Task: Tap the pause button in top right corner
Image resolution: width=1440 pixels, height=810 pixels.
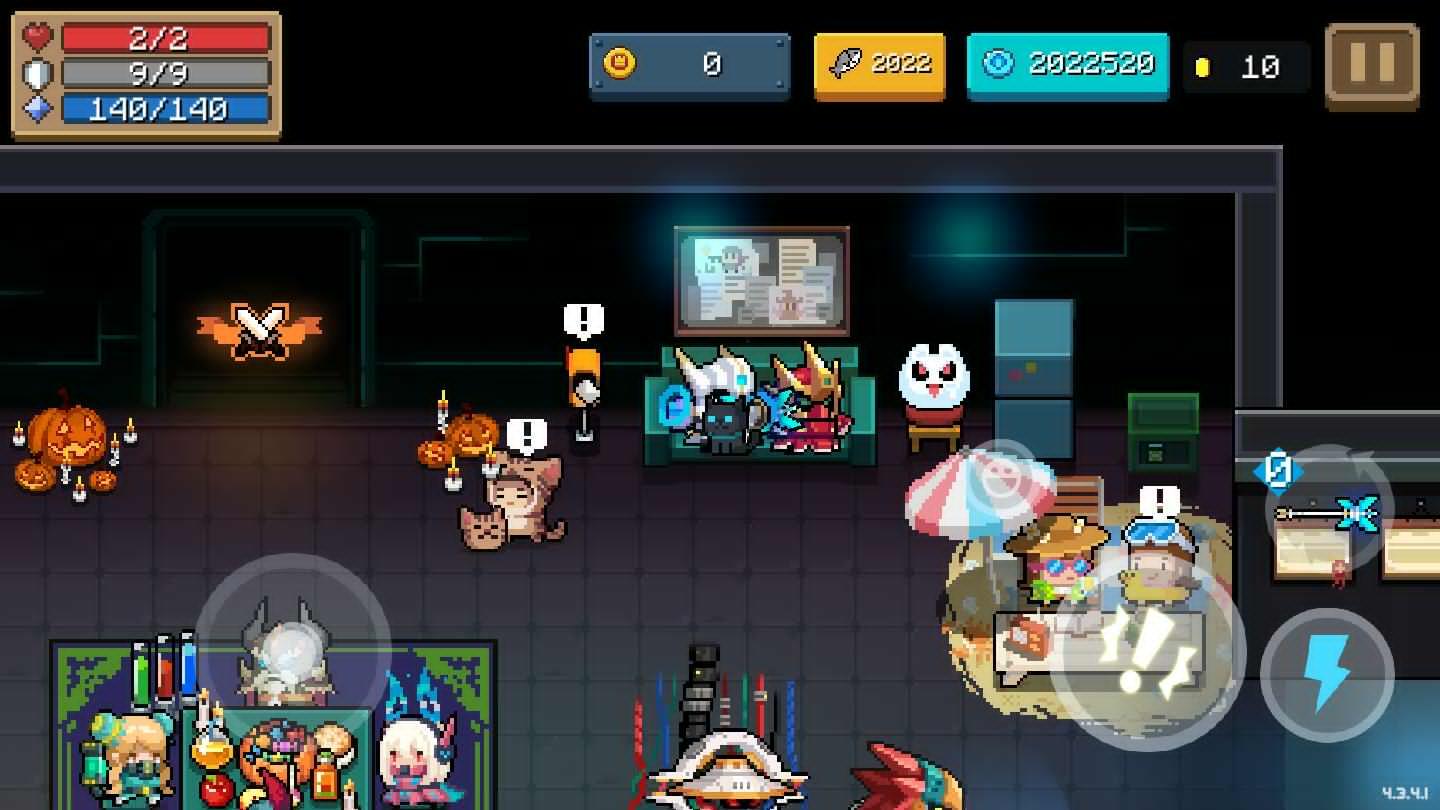Action: coord(1372,65)
